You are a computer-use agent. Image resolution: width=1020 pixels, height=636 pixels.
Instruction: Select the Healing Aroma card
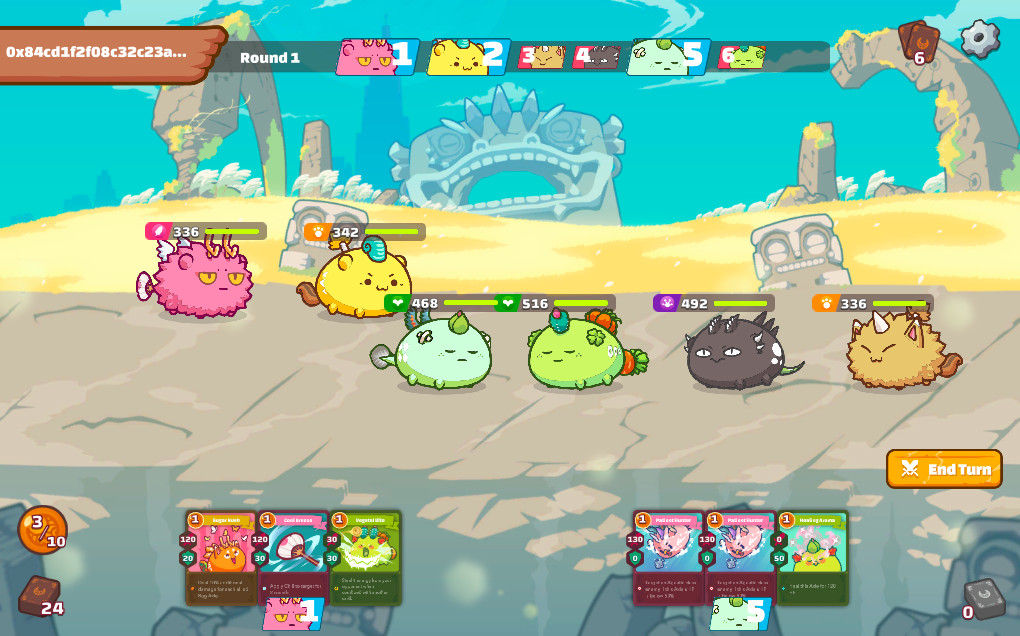(x=812, y=557)
